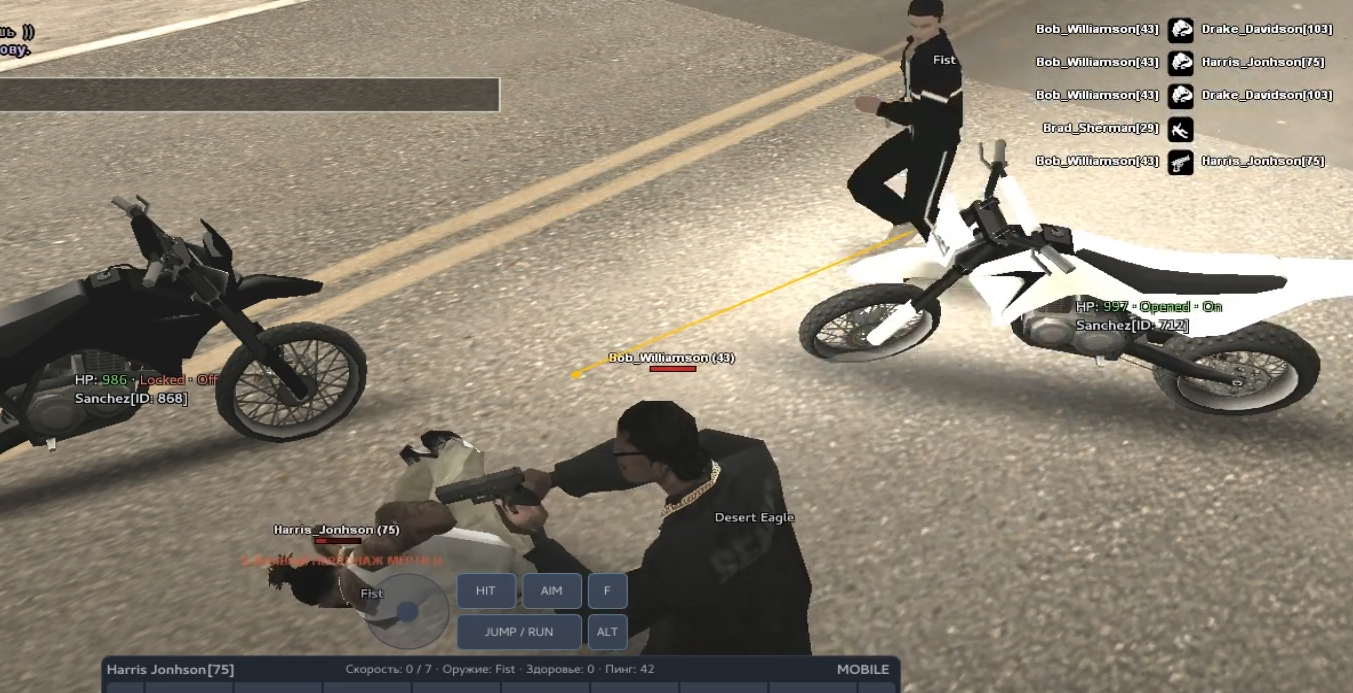The image size is (1353, 693).
Task: Activate the AIM button
Action: [551, 591]
